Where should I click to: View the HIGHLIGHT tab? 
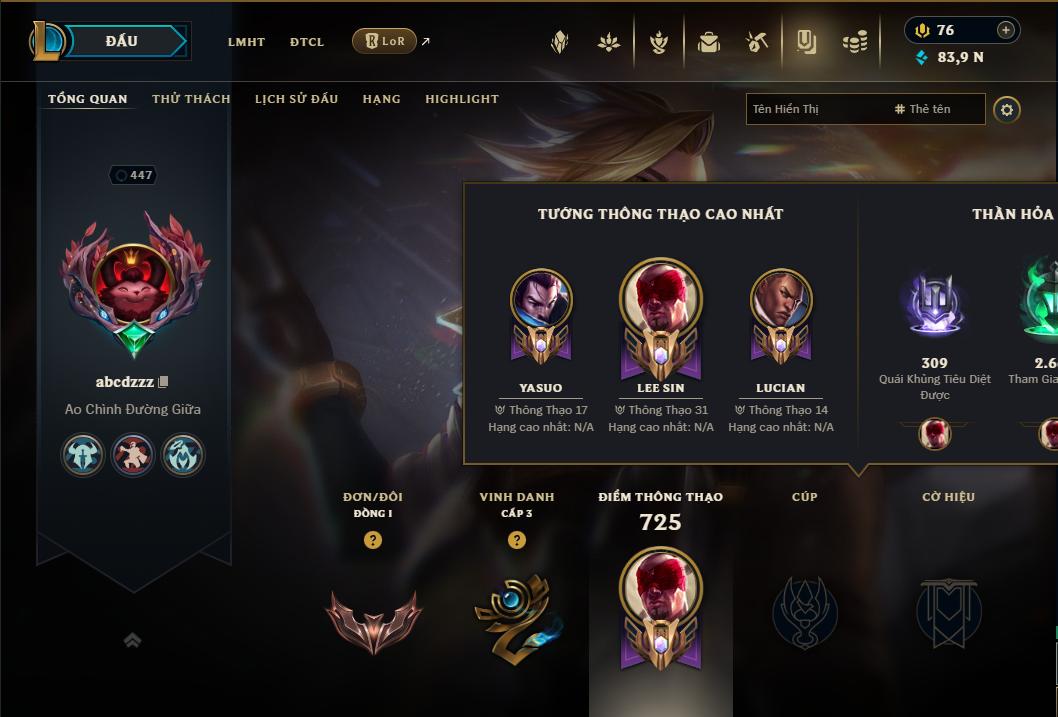[x=461, y=99]
